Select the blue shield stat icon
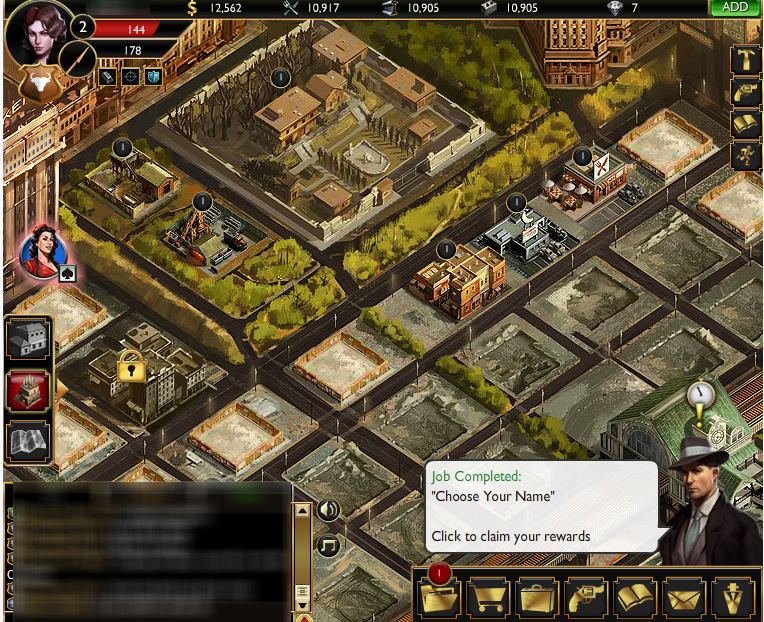 153,76
